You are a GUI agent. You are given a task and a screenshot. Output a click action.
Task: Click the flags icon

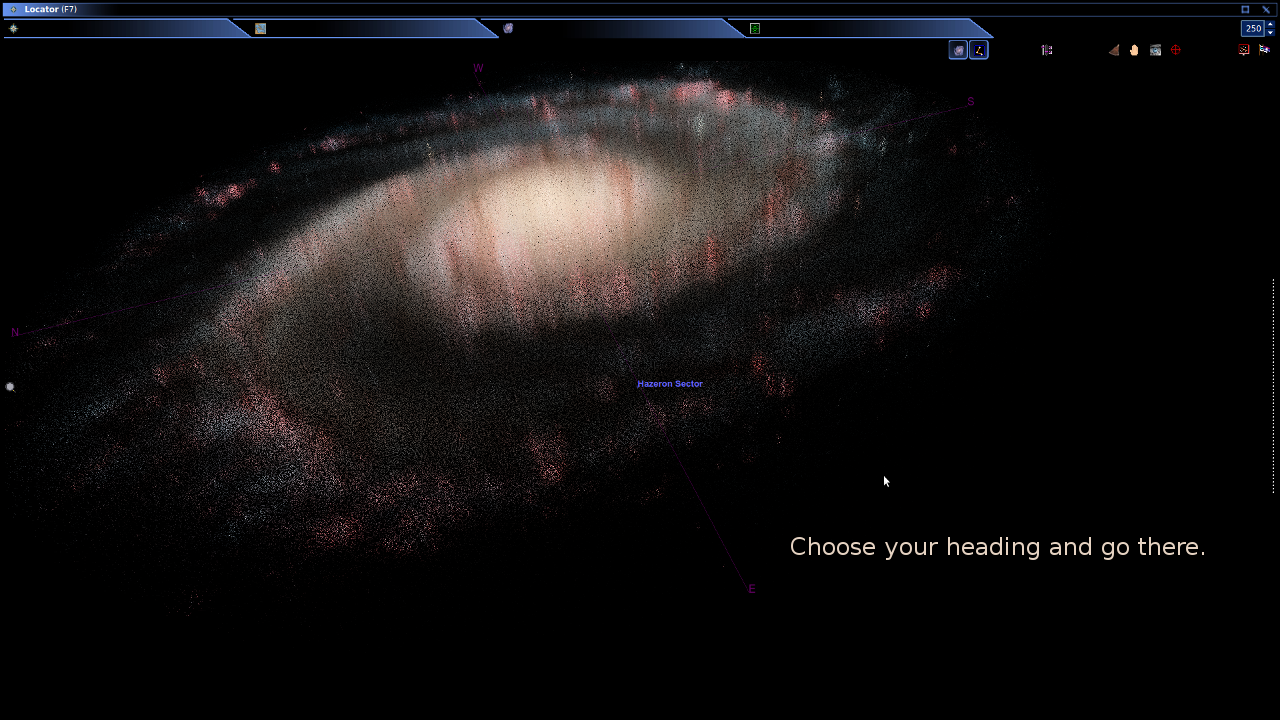tap(1264, 50)
